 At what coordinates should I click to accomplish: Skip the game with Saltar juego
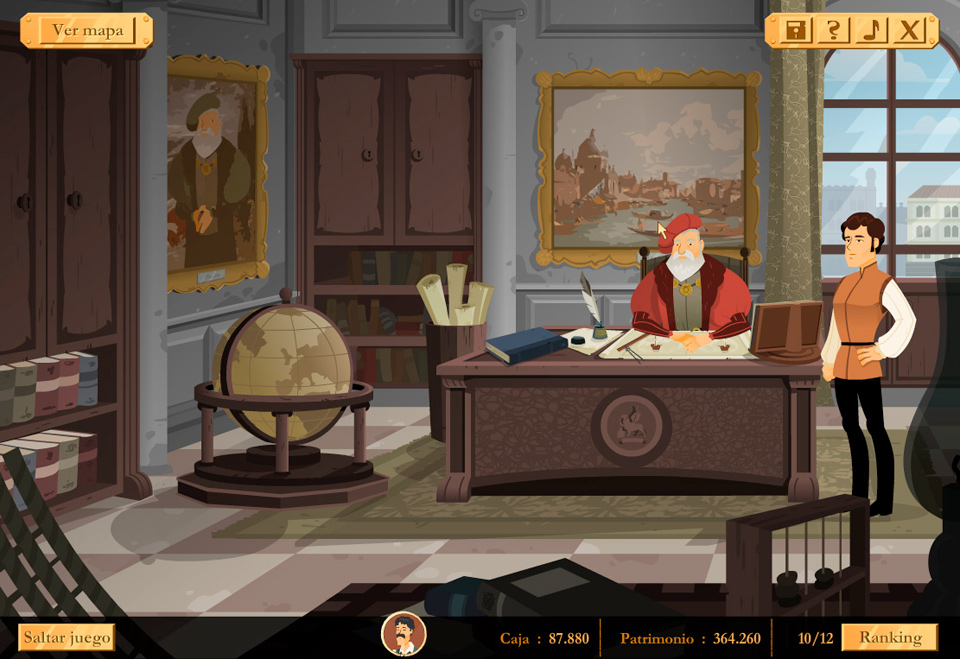(67, 637)
